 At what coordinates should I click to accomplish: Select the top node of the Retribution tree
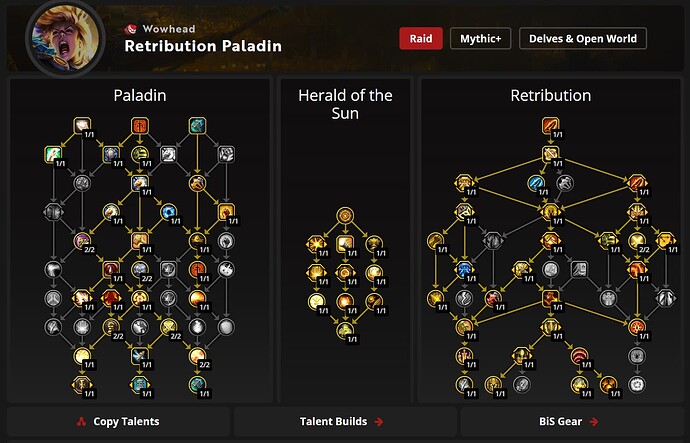click(551, 126)
